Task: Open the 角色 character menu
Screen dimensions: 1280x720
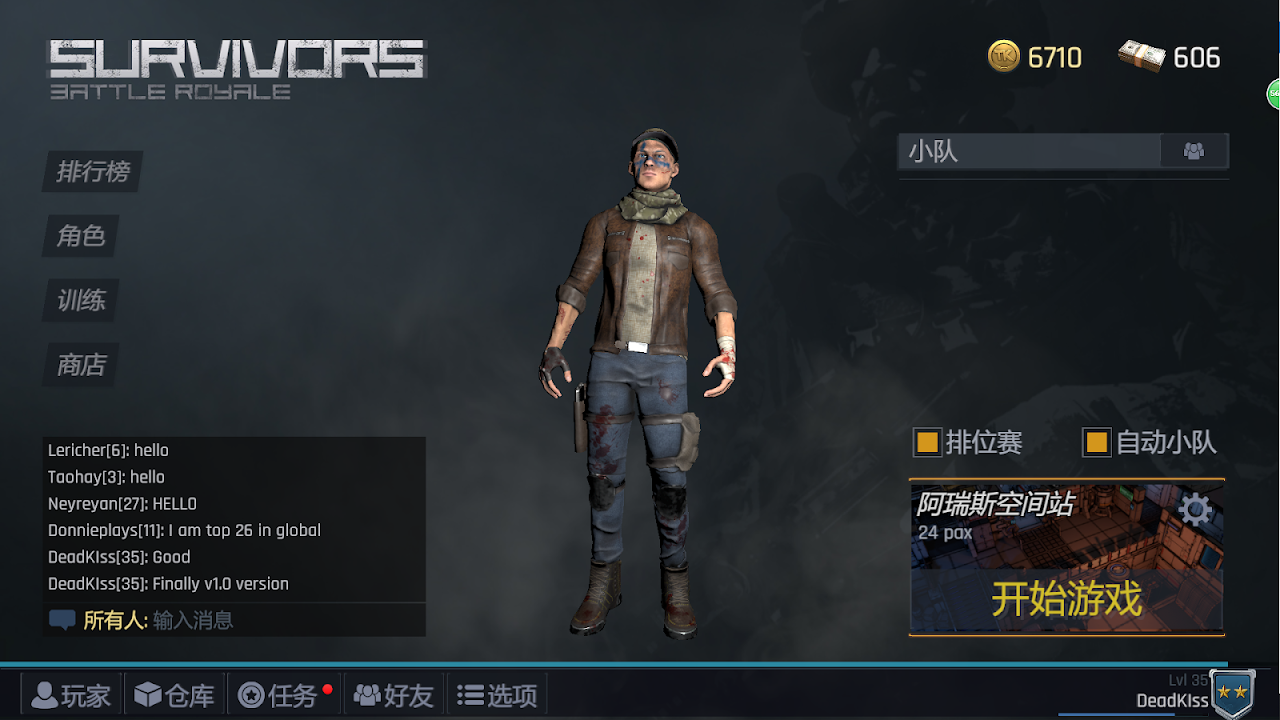Action: click(x=81, y=236)
